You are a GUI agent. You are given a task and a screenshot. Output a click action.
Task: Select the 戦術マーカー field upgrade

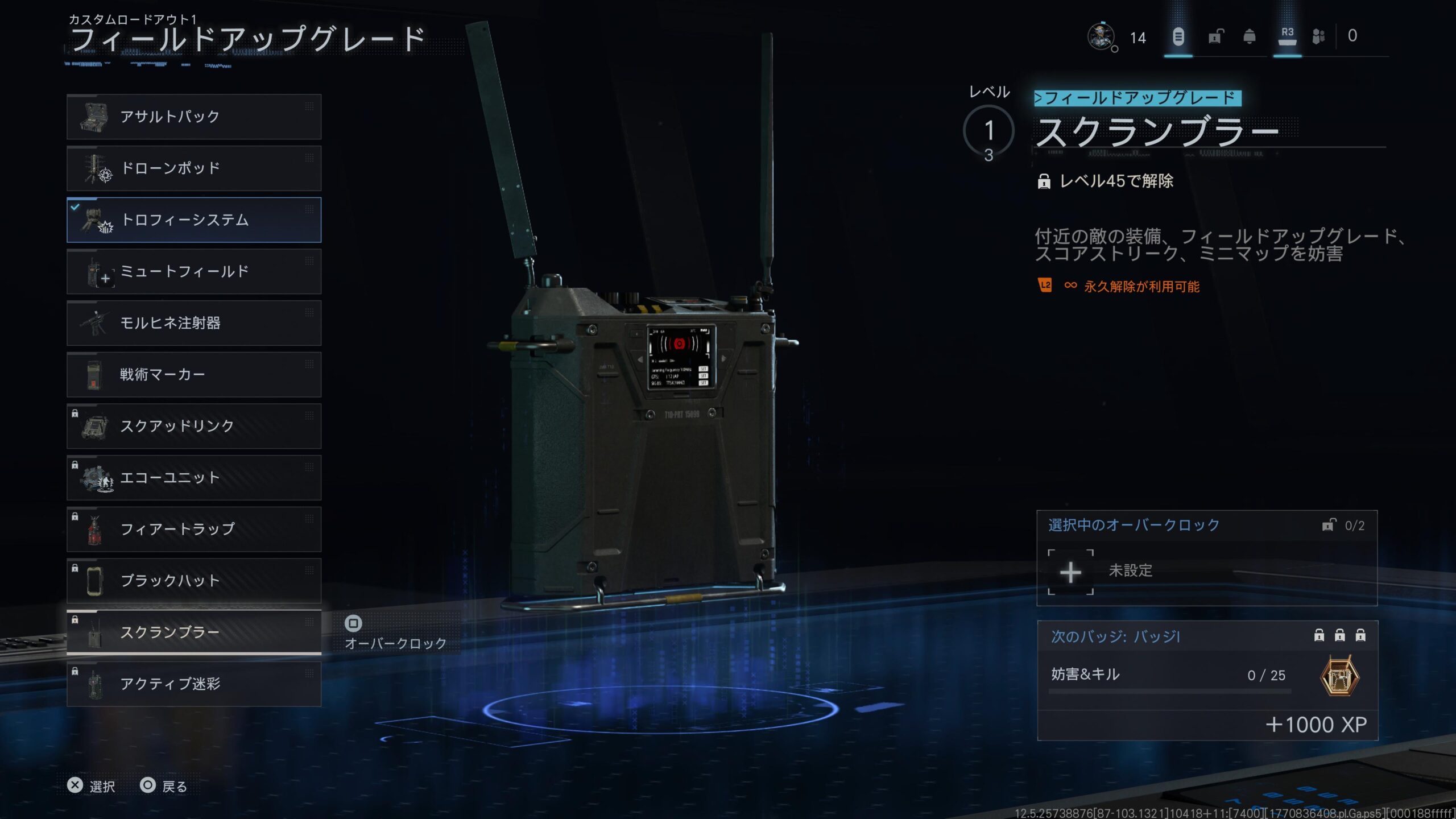193,374
